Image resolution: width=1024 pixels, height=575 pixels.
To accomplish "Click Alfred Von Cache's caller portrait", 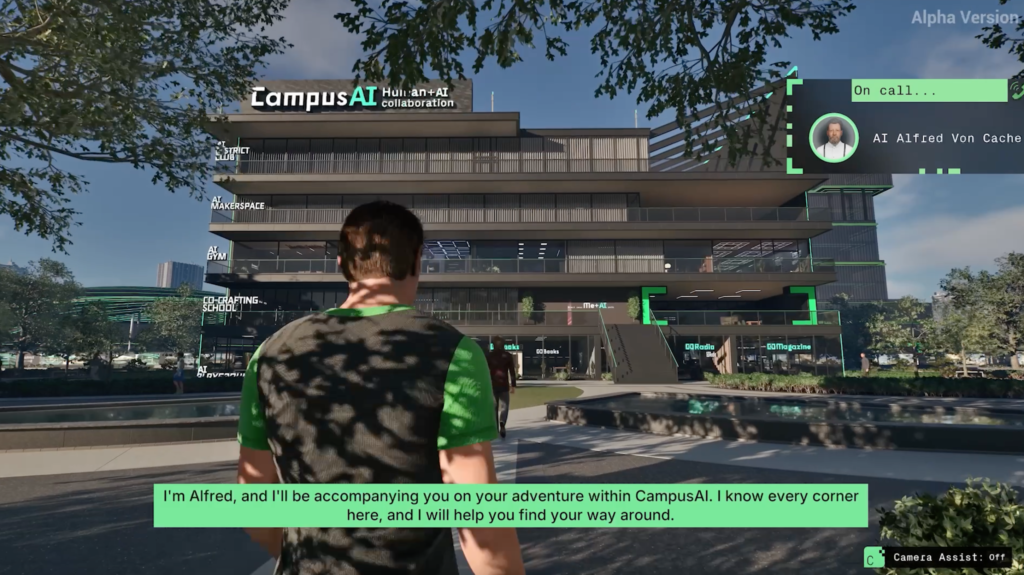I will pyautogui.click(x=833, y=138).
